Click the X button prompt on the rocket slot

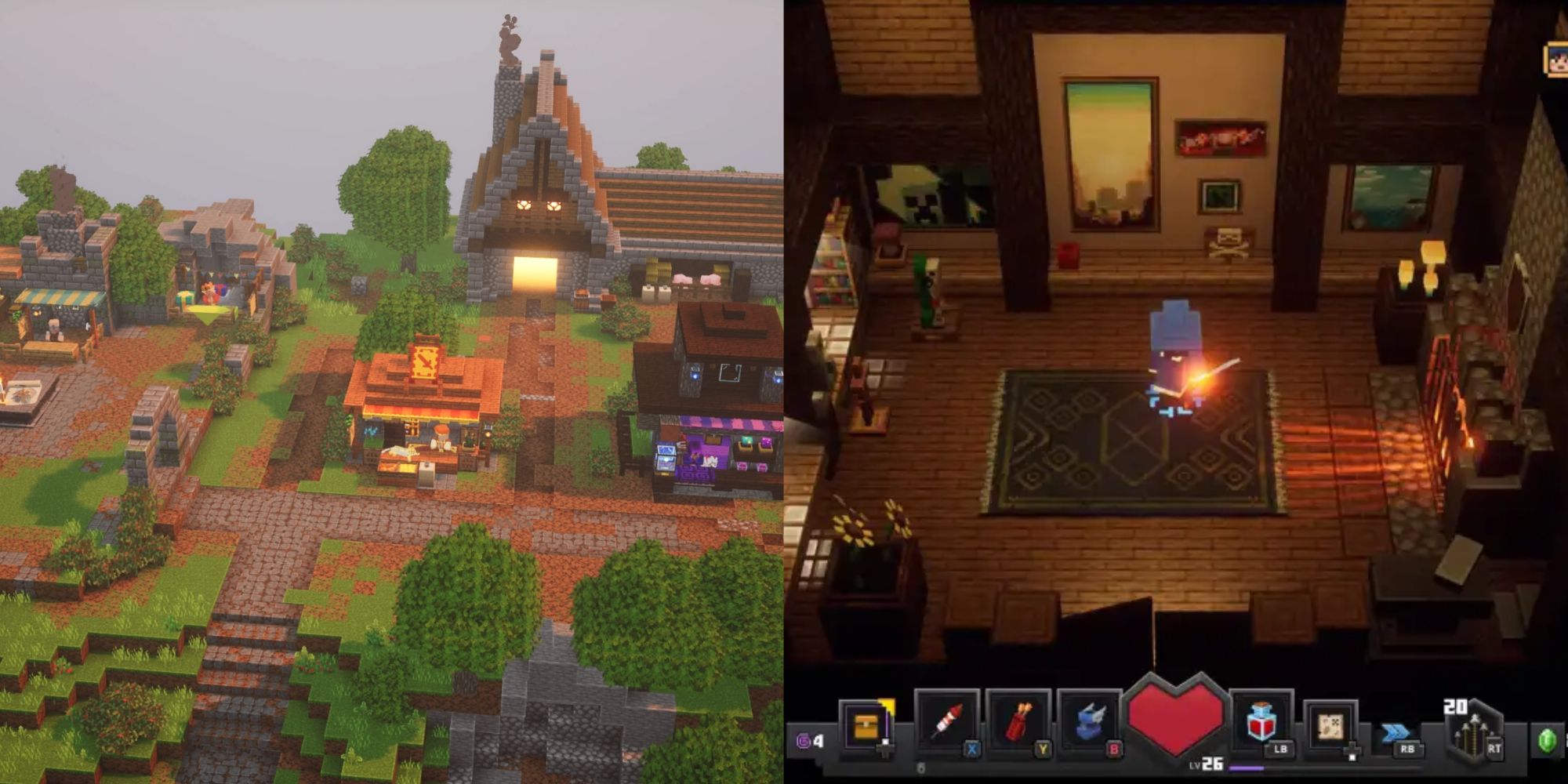point(971,750)
